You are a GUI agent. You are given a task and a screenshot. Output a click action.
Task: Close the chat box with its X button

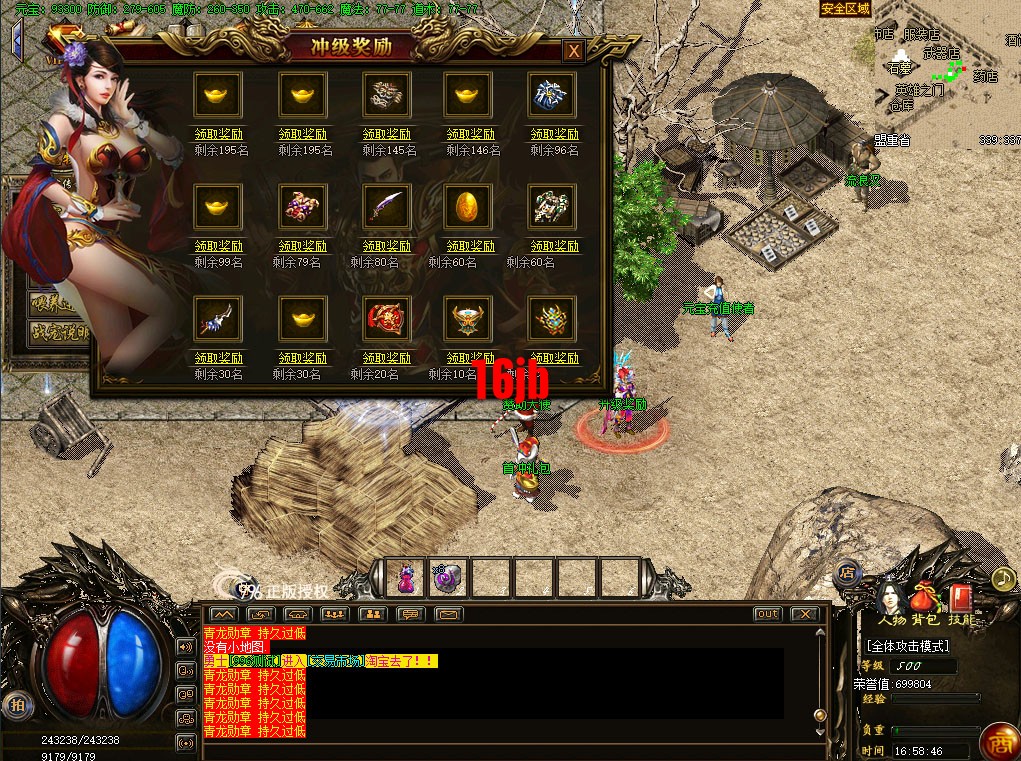[x=804, y=613]
